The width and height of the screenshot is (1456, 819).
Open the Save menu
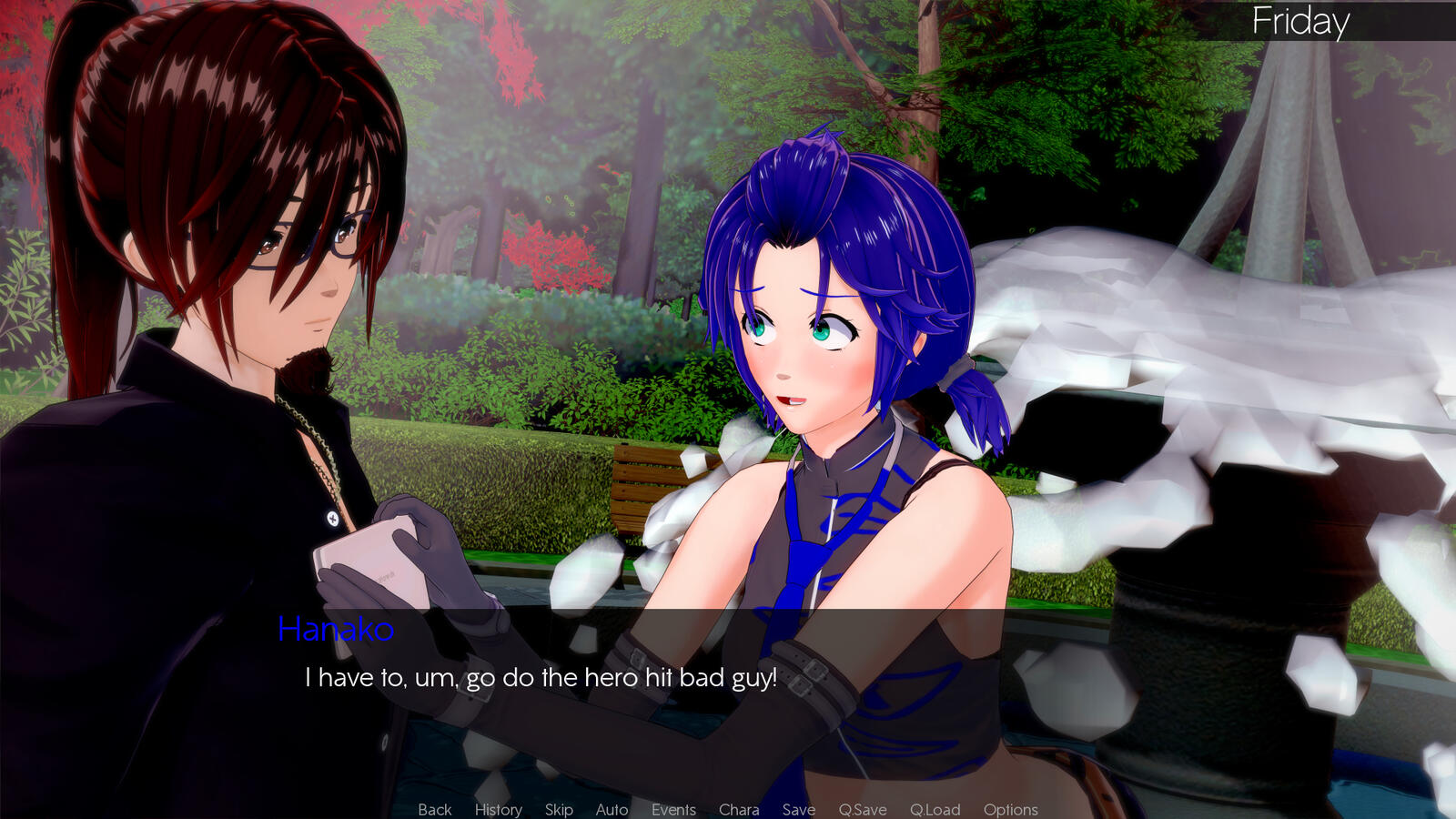click(x=798, y=809)
